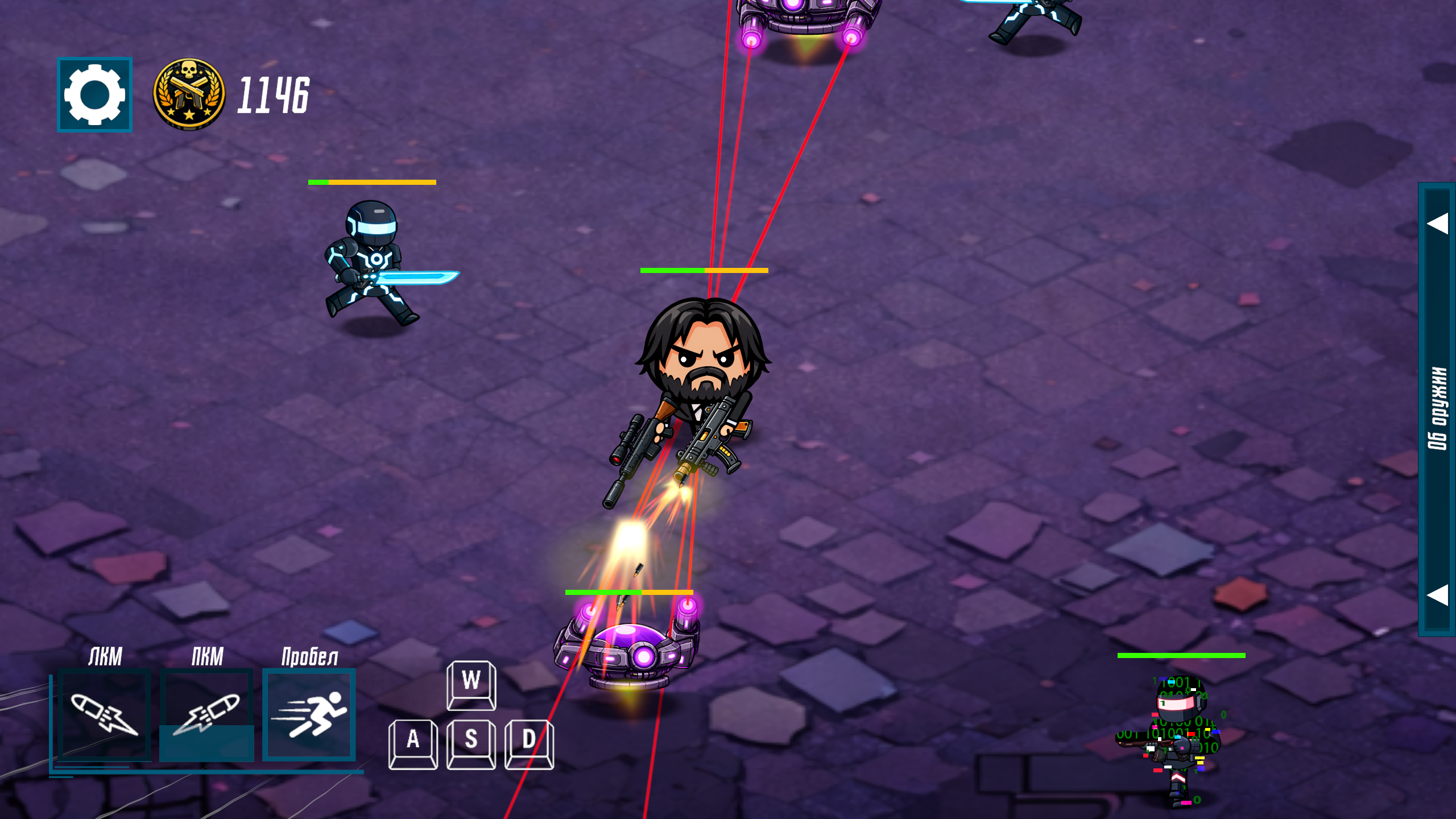Trigger the Пробел dash ability icon
Viewport: 1456px width, 819px height.
[309, 714]
